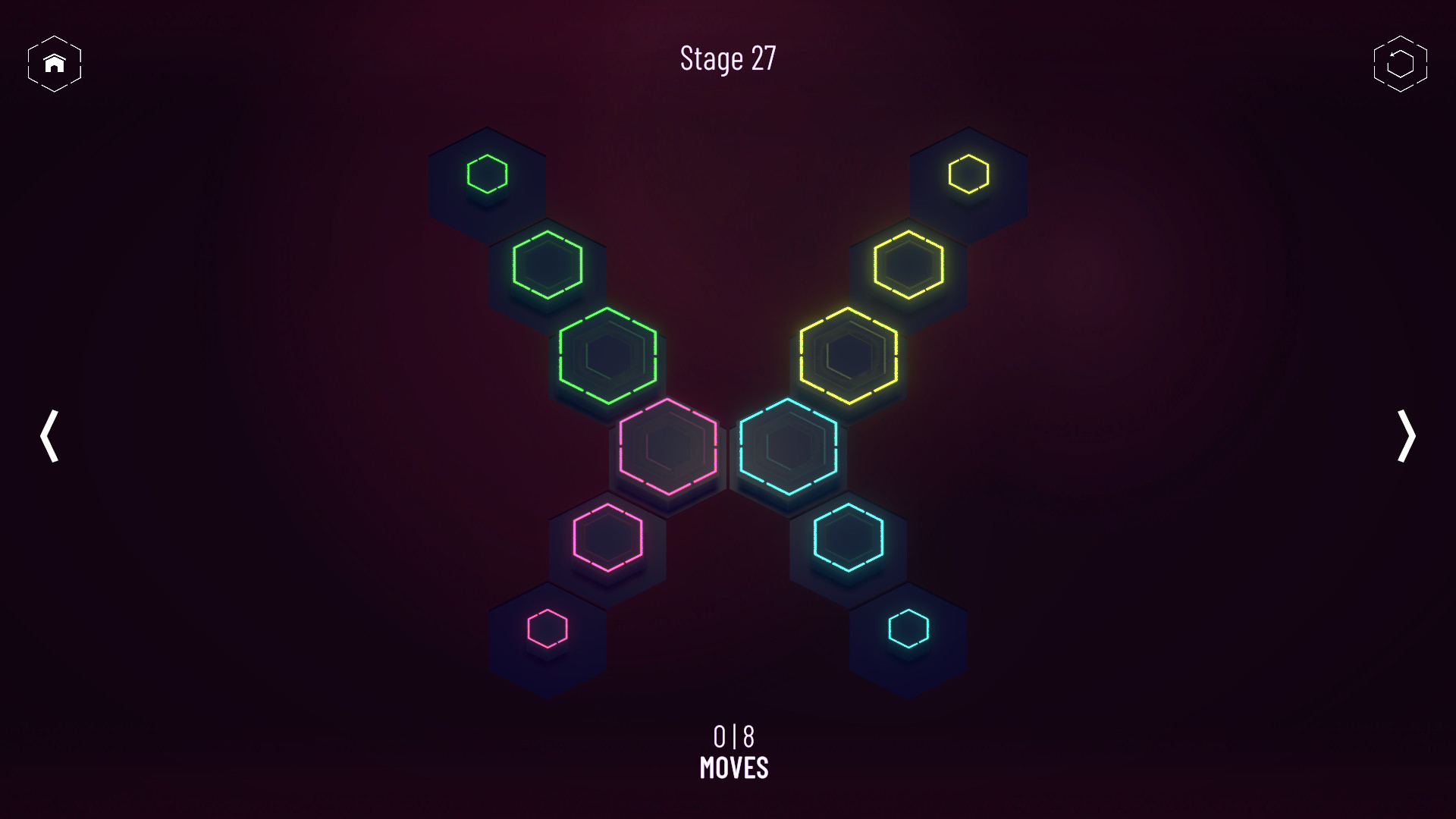The image size is (1456, 819).
Task: Select the medium pink hexagon tile
Action: point(607,539)
